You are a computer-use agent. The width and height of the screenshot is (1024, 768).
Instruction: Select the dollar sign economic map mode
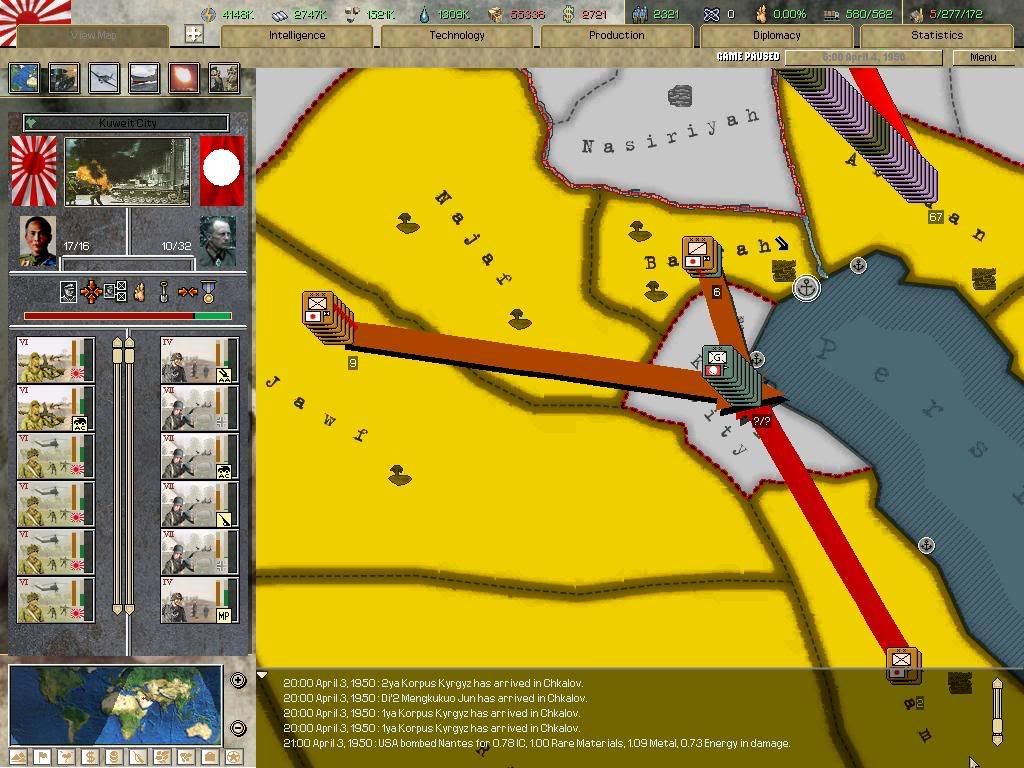90,757
